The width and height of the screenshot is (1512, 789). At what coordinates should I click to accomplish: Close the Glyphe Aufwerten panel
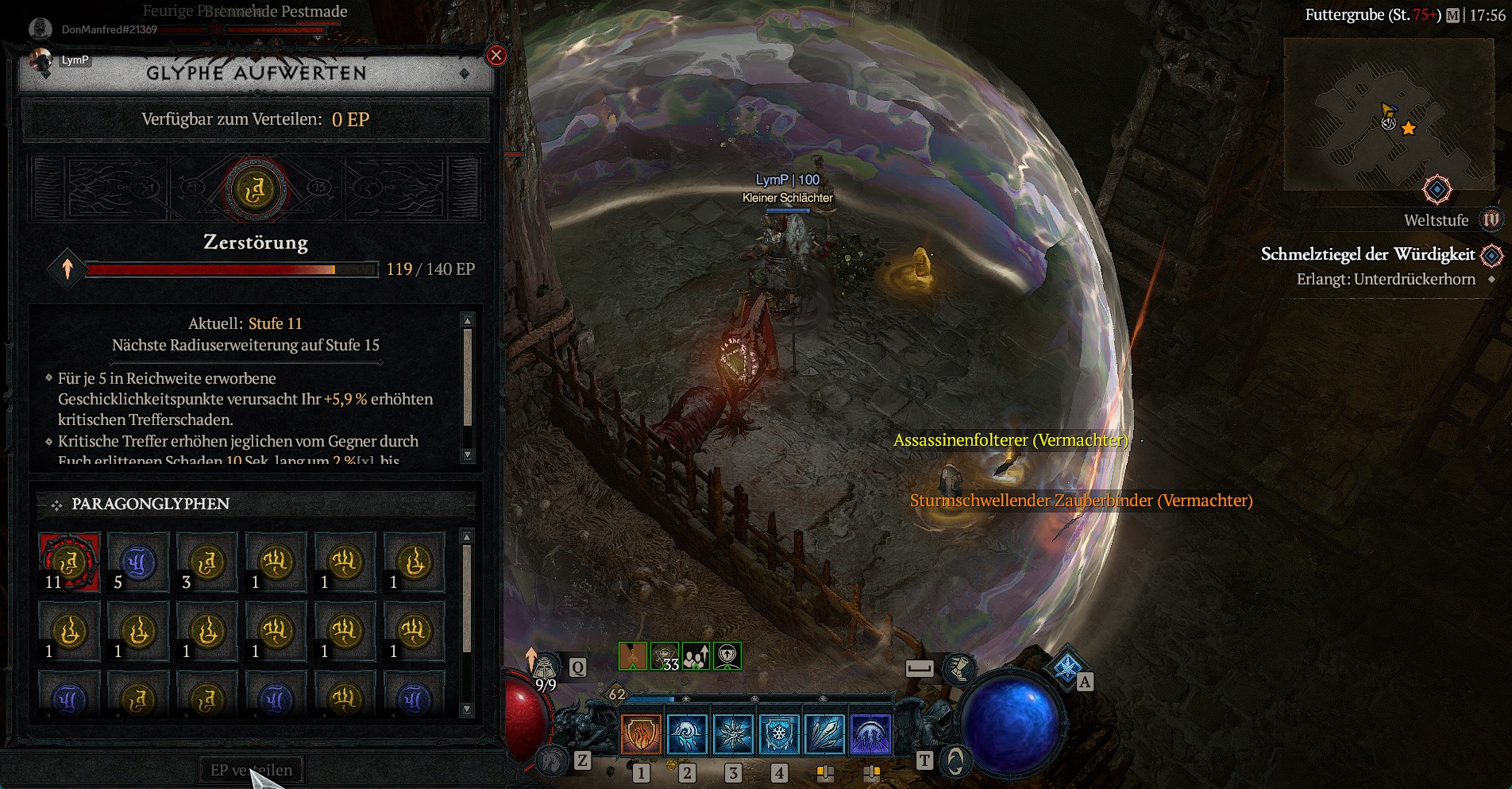click(496, 55)
